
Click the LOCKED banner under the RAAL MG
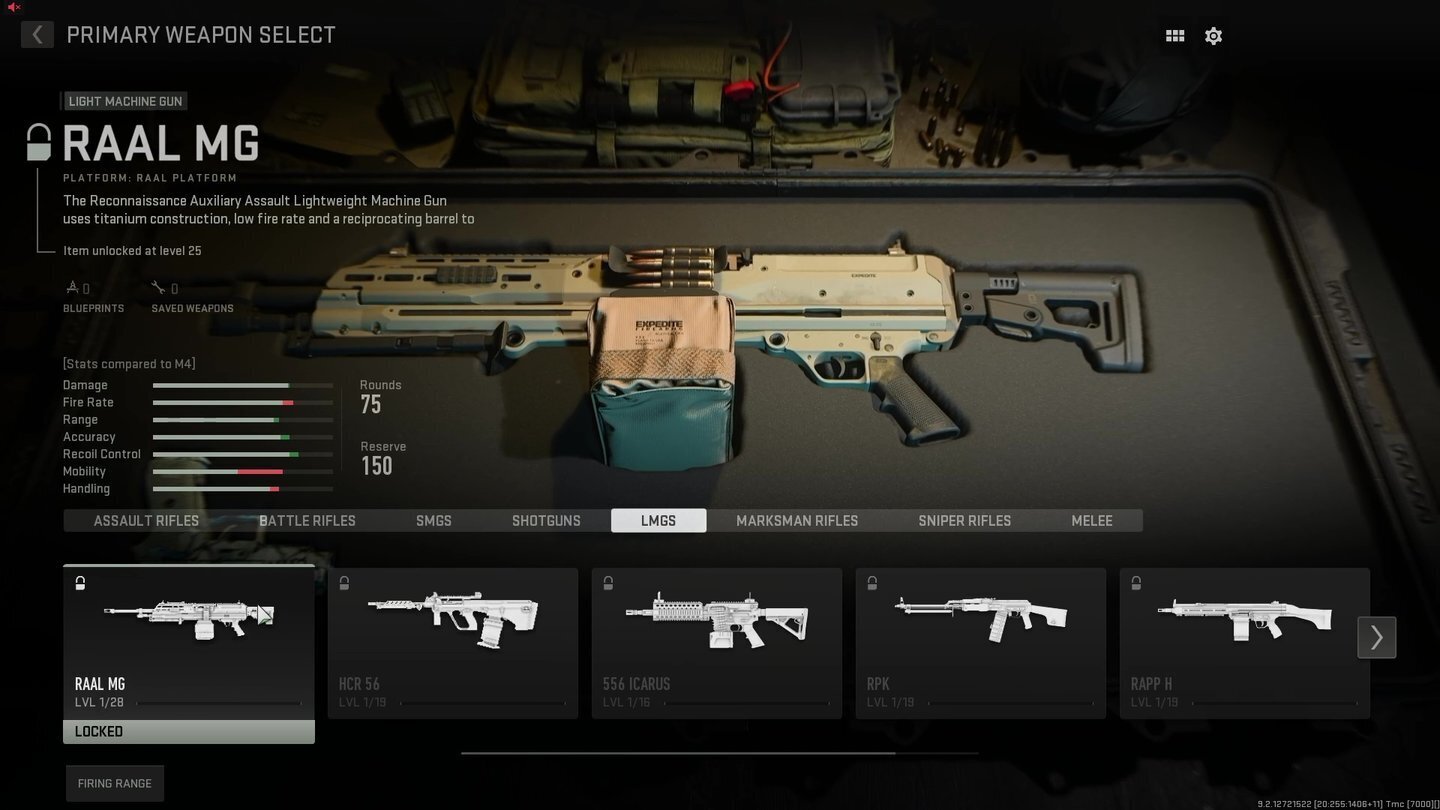[x=188, y=731]
